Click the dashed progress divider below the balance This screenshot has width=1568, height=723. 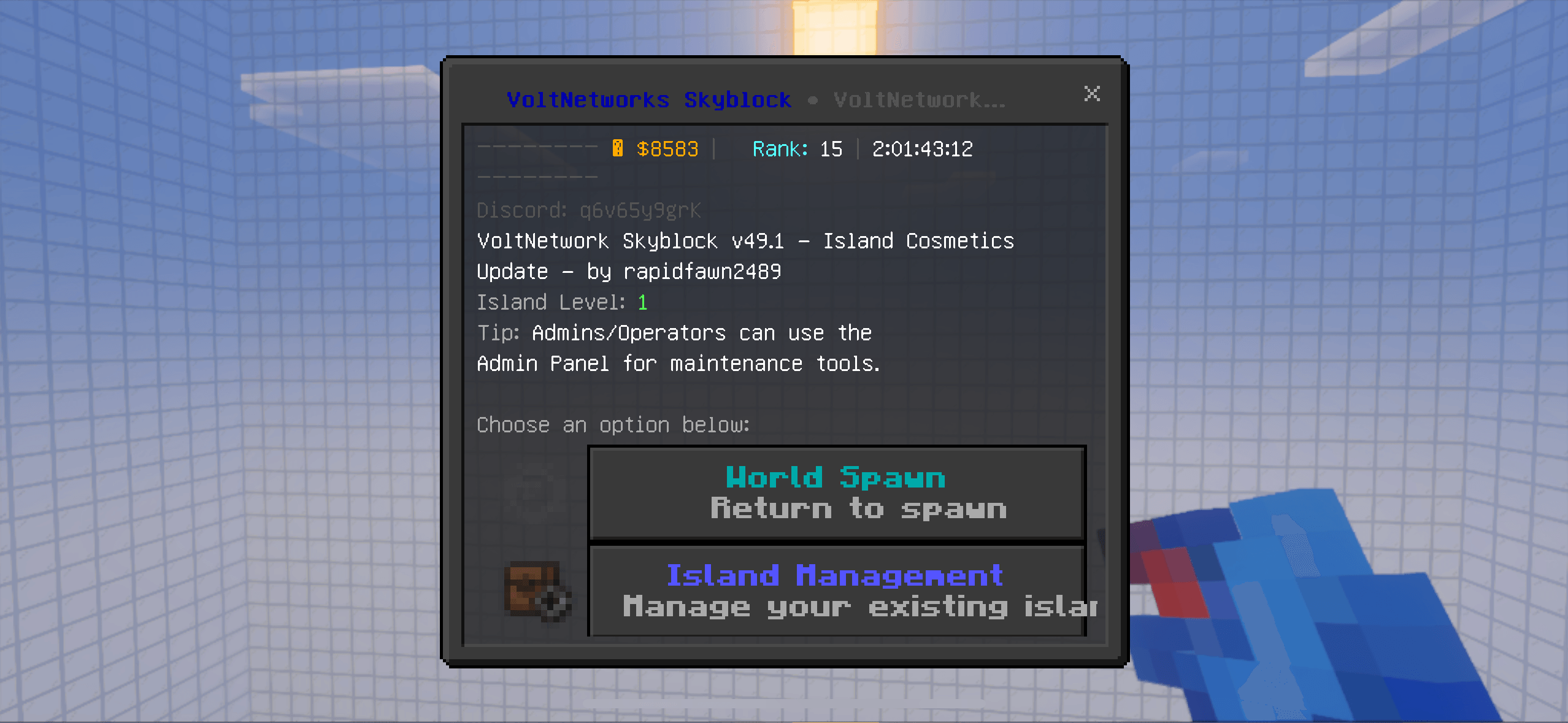(537, 178)
